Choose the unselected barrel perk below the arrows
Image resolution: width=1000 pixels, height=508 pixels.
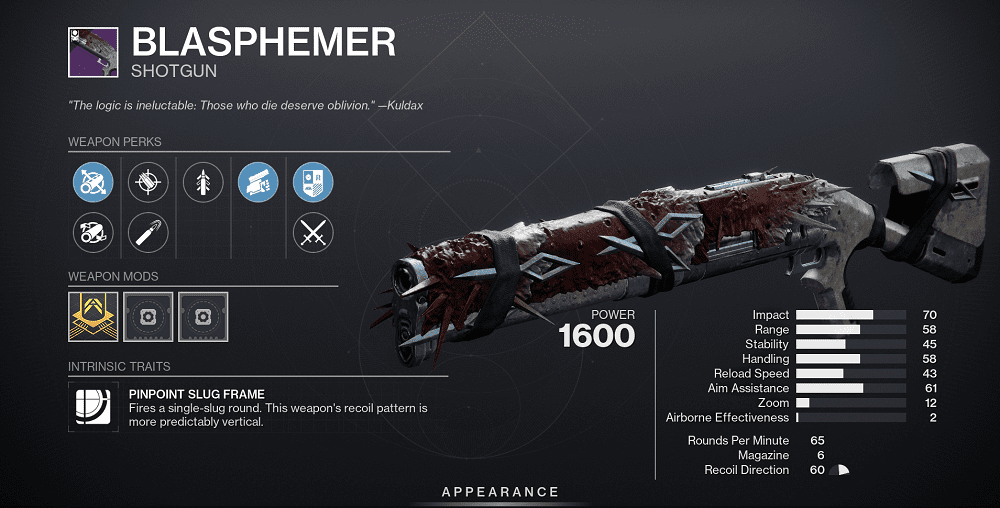[x=93, y=233]
